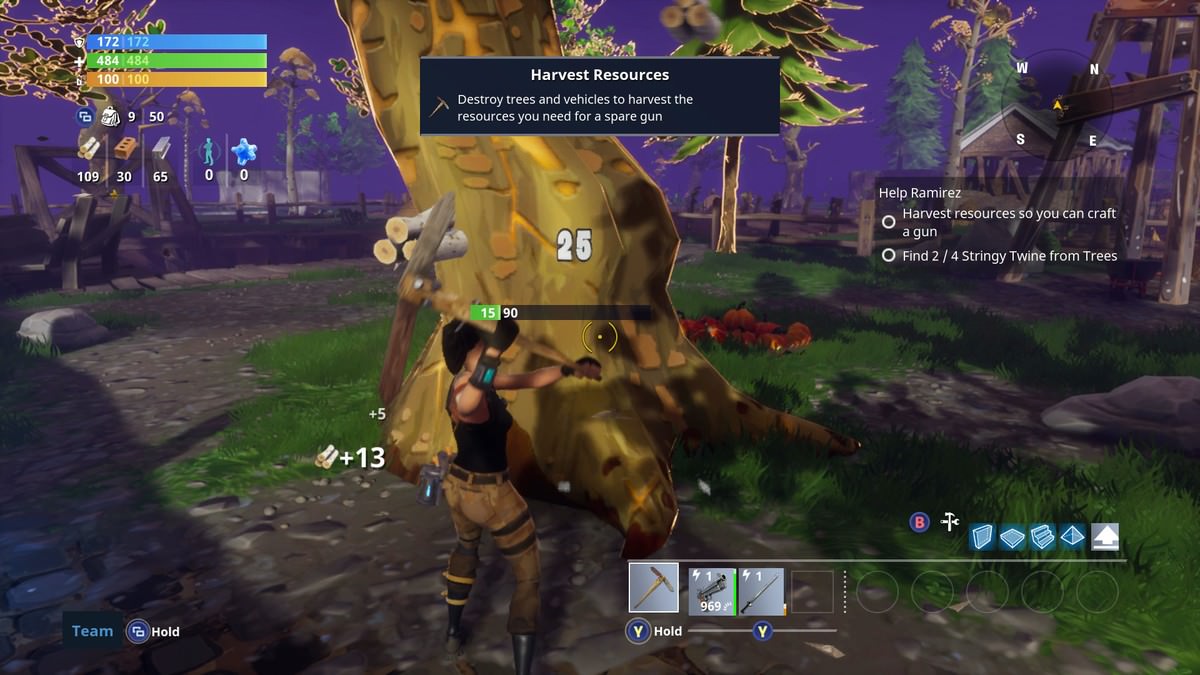Select the wood resource icon
Screen dimensions: 1200x675
89,150
